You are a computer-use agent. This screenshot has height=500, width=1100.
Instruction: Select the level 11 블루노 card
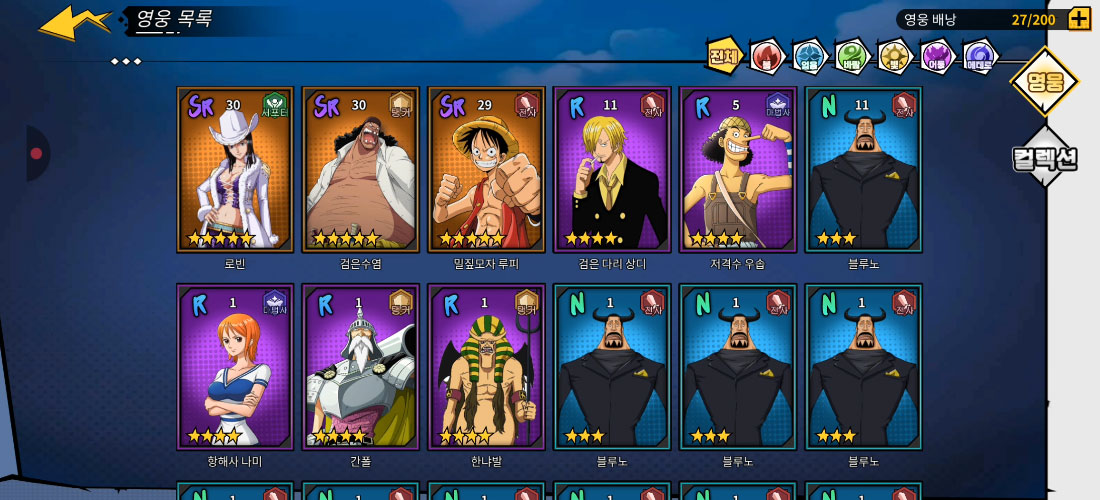pyautogui.click(x=863, y=169)
